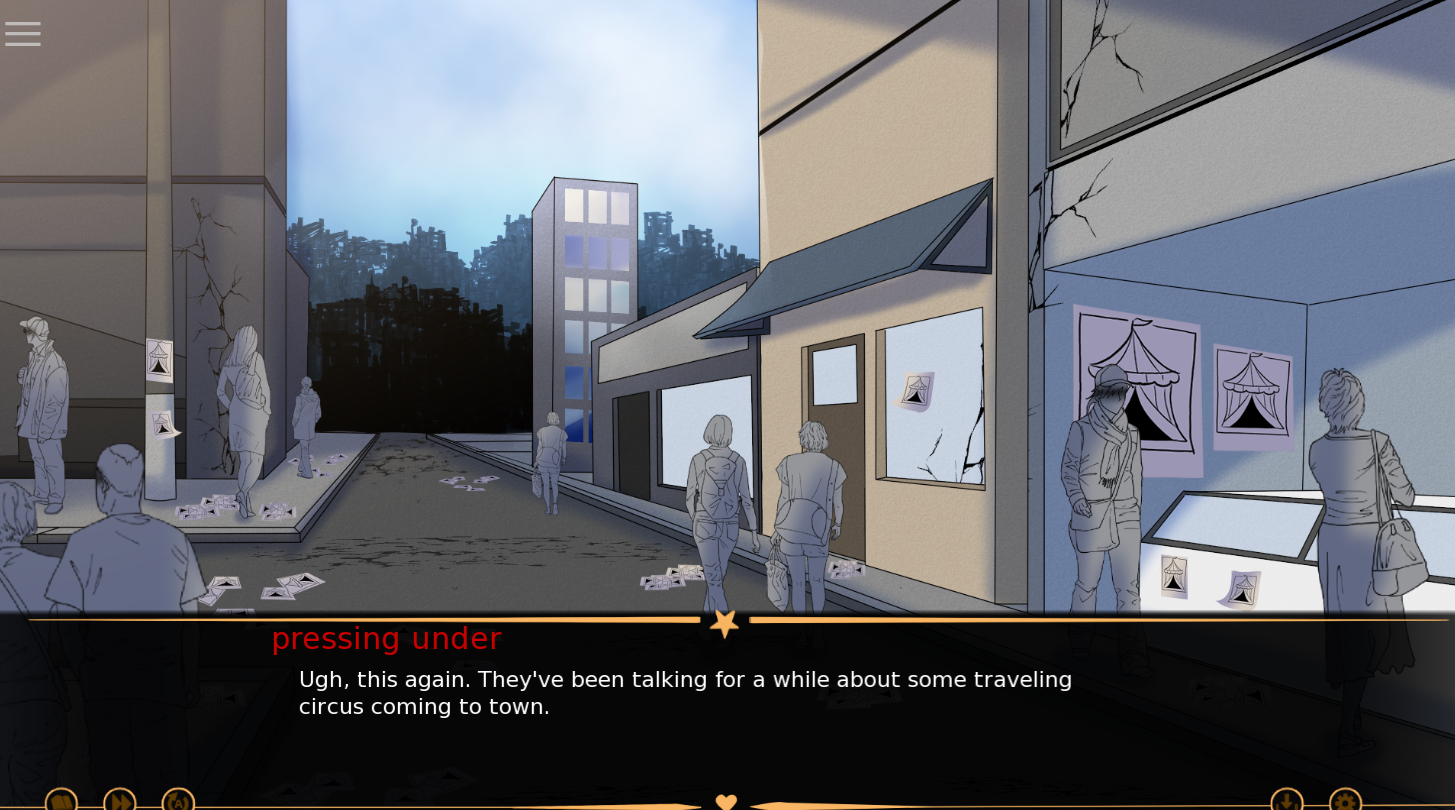Activate the skip fast-forward control

[120, 800]
